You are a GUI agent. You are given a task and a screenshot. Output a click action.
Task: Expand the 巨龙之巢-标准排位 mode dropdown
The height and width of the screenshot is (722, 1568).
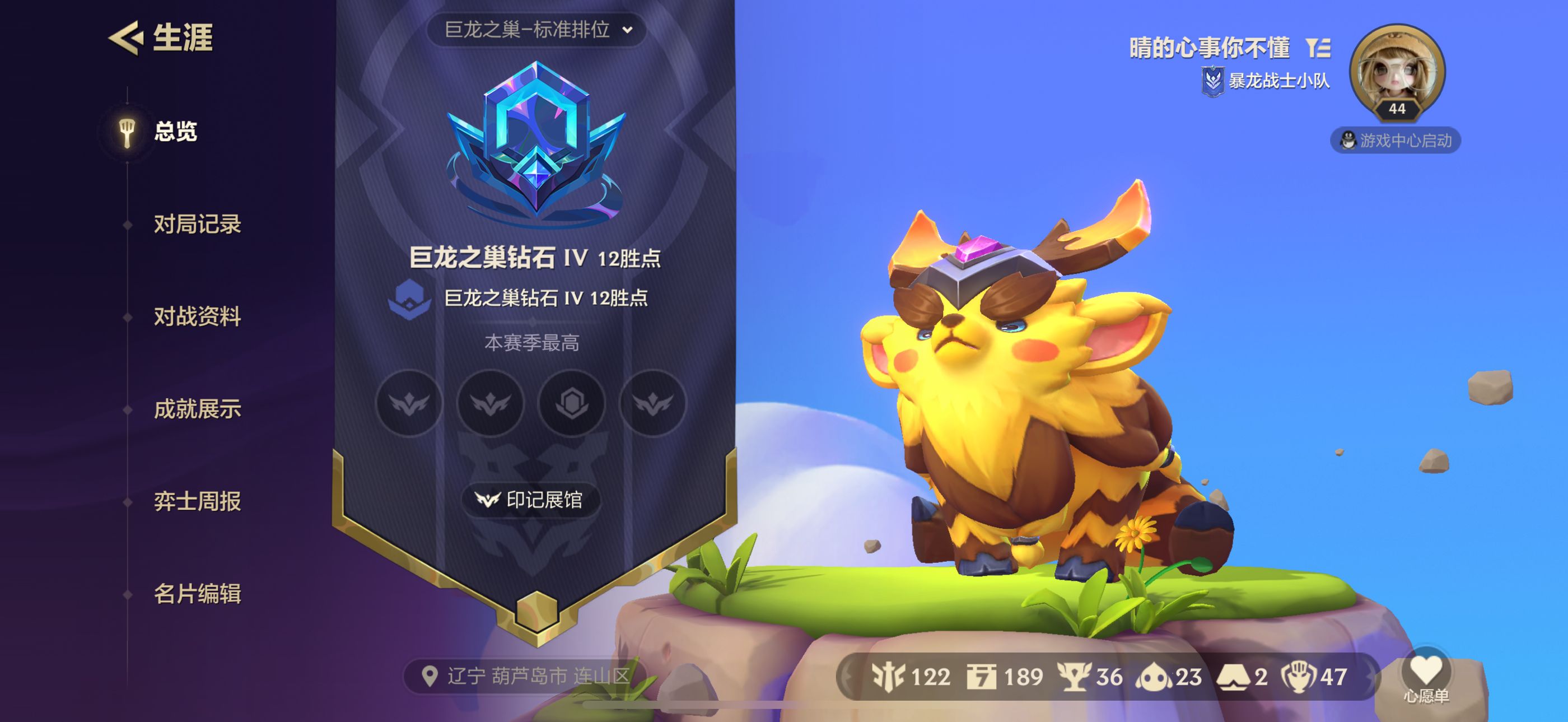point(537,29)
